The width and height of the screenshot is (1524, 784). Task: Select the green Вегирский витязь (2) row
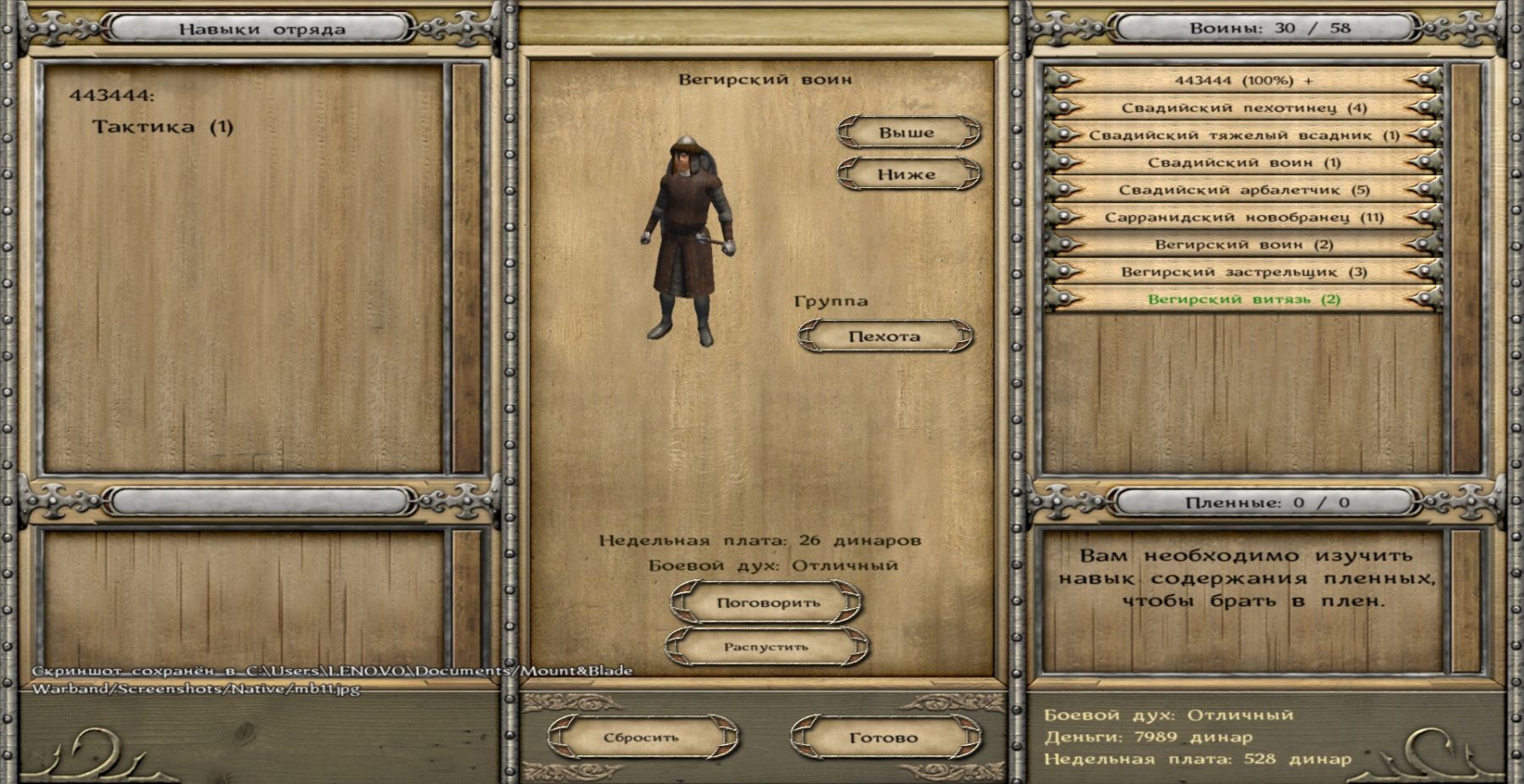pos(1243,299)
